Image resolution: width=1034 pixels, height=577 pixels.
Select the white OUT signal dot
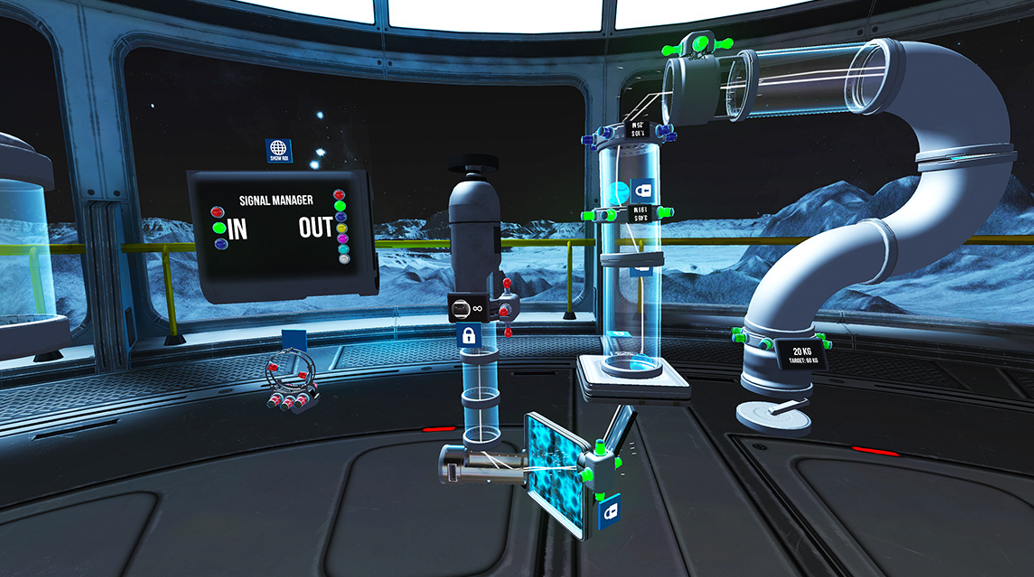(x=344, y=259)
